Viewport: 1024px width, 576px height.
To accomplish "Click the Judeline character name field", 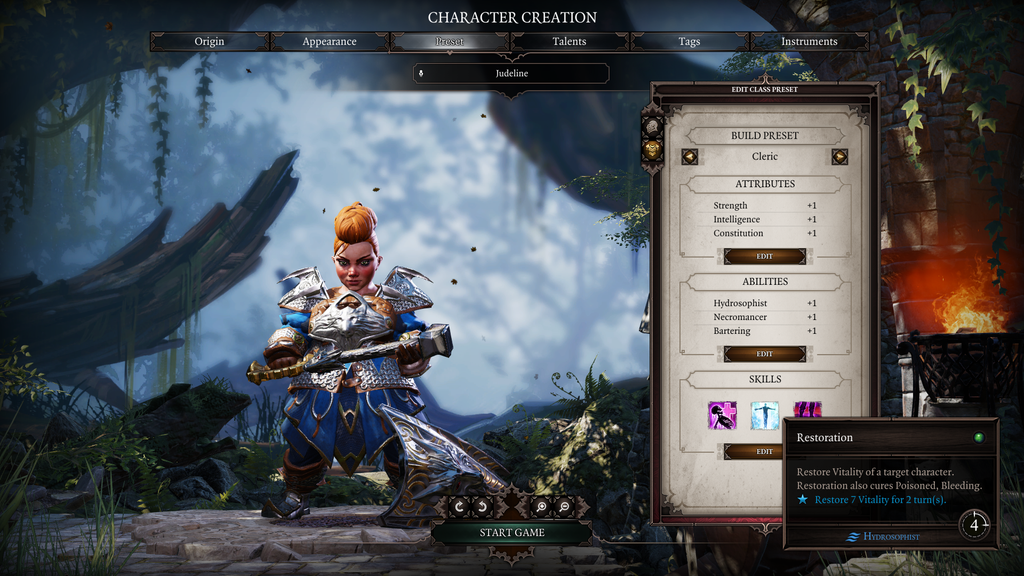I will tap(511, 73).
